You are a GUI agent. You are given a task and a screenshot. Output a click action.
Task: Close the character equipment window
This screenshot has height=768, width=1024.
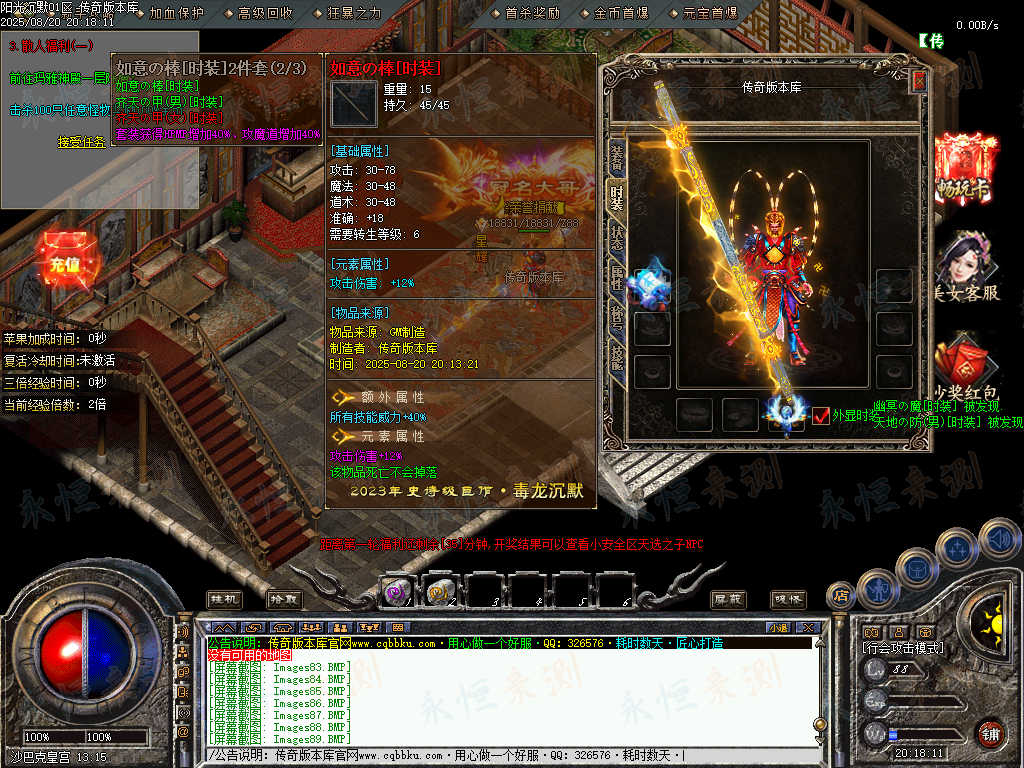919,82
